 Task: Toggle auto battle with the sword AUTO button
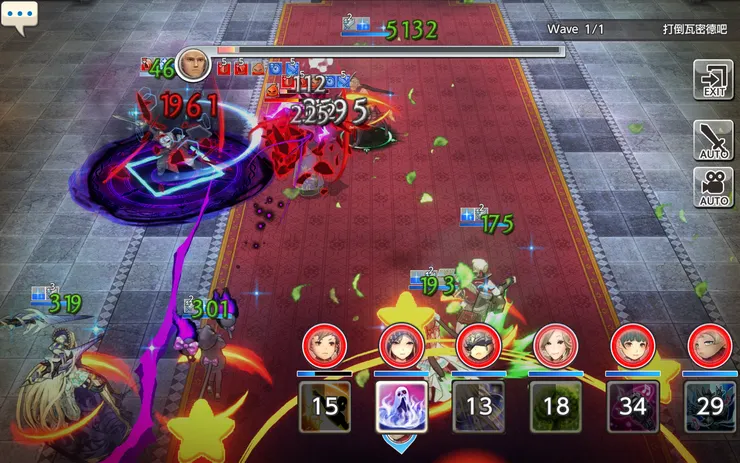713,141
